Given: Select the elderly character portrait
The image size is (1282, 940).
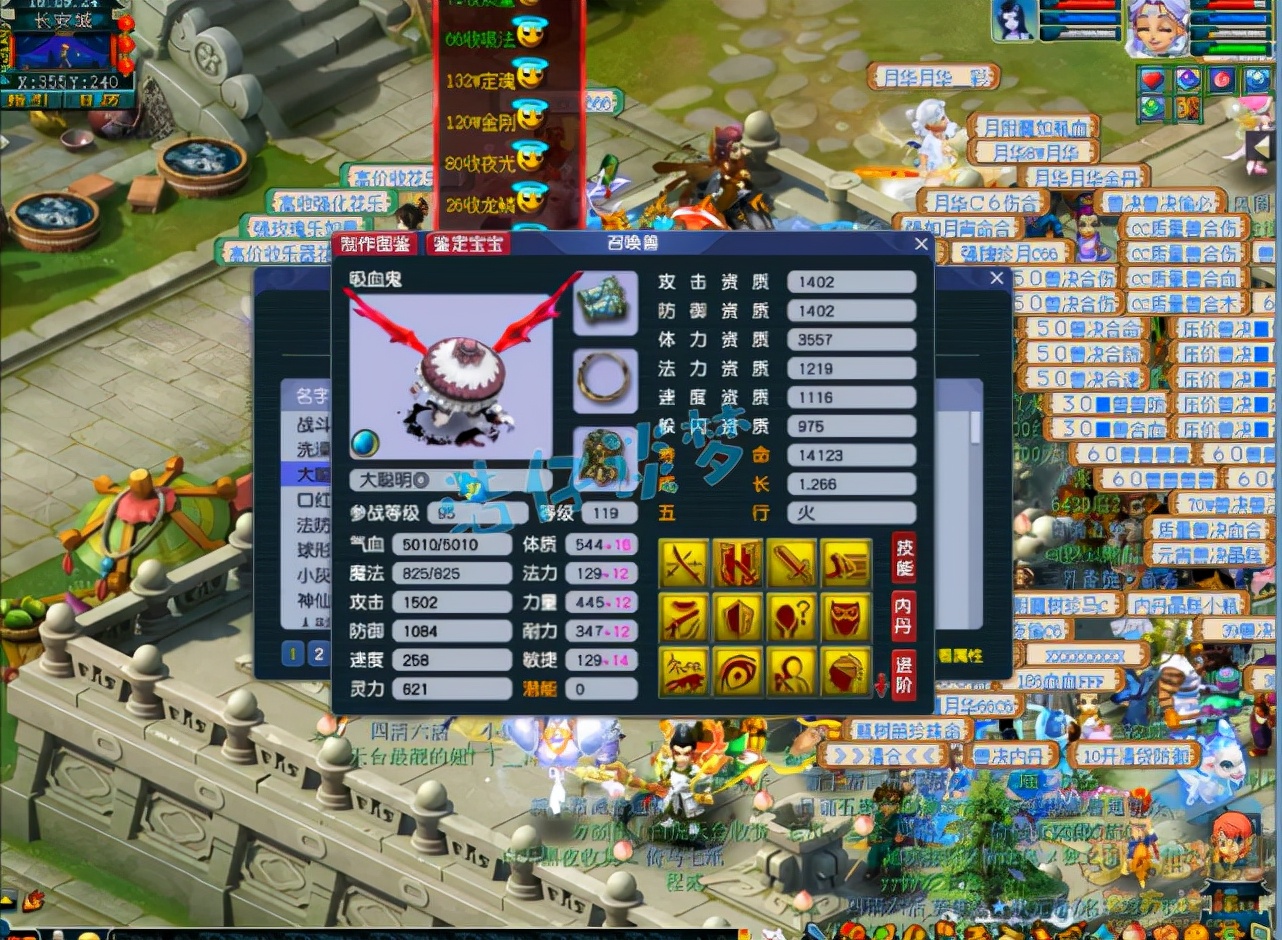Looking at the screenshot, I should point(1158,27).
